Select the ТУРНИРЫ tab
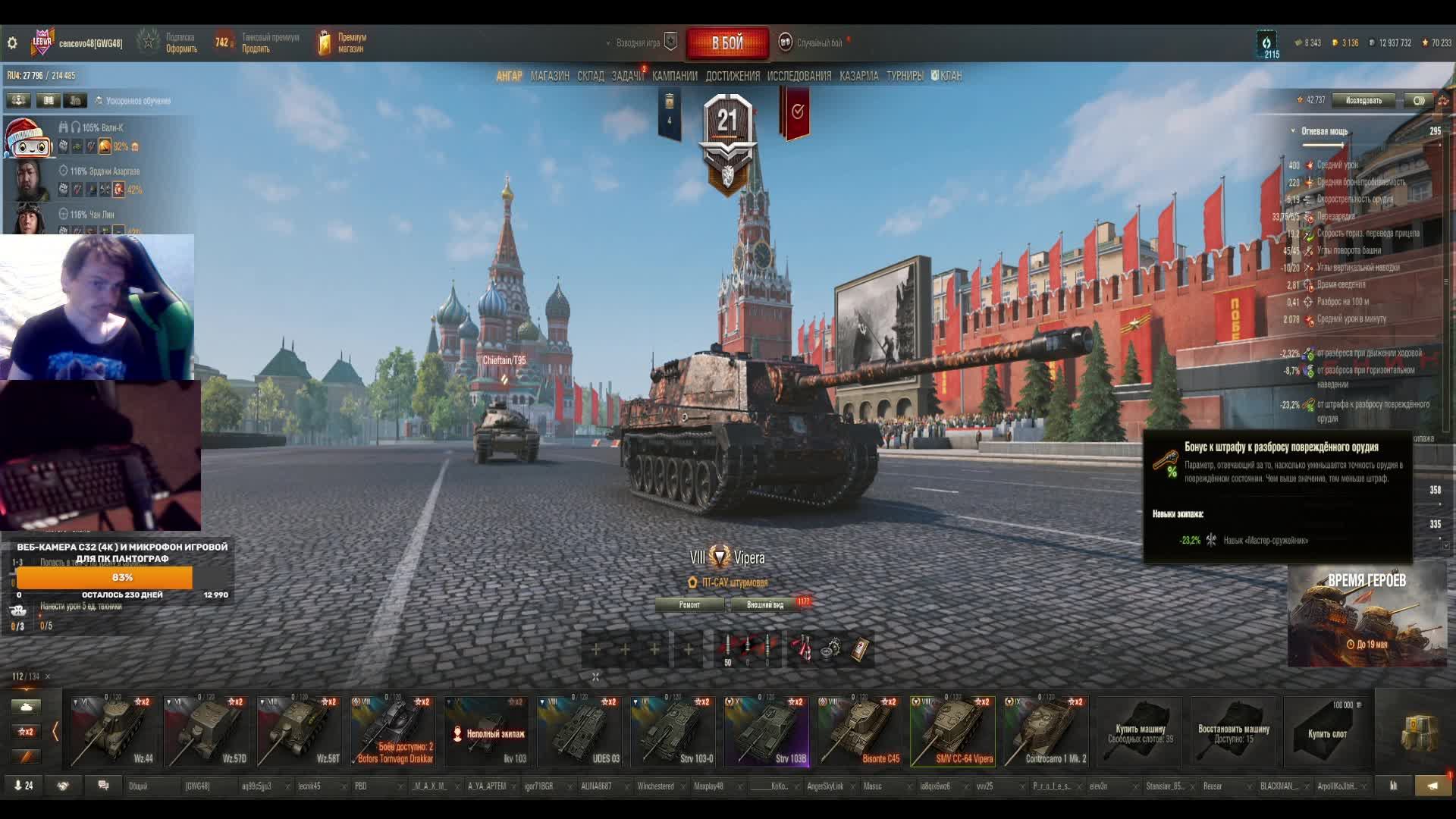 pyautogui.click(x=904, y=76)
